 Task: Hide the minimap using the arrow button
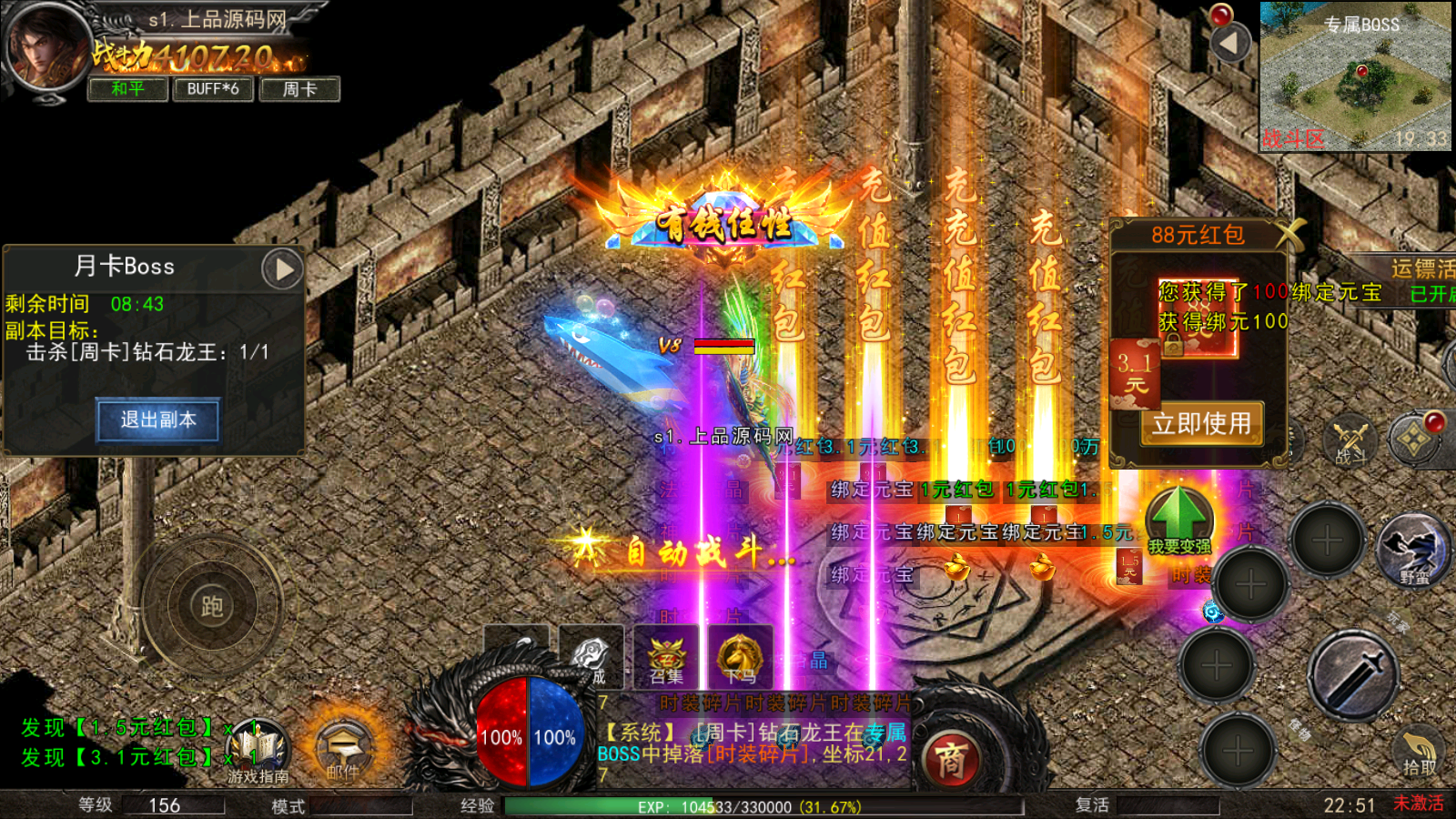coord(1230,43)
